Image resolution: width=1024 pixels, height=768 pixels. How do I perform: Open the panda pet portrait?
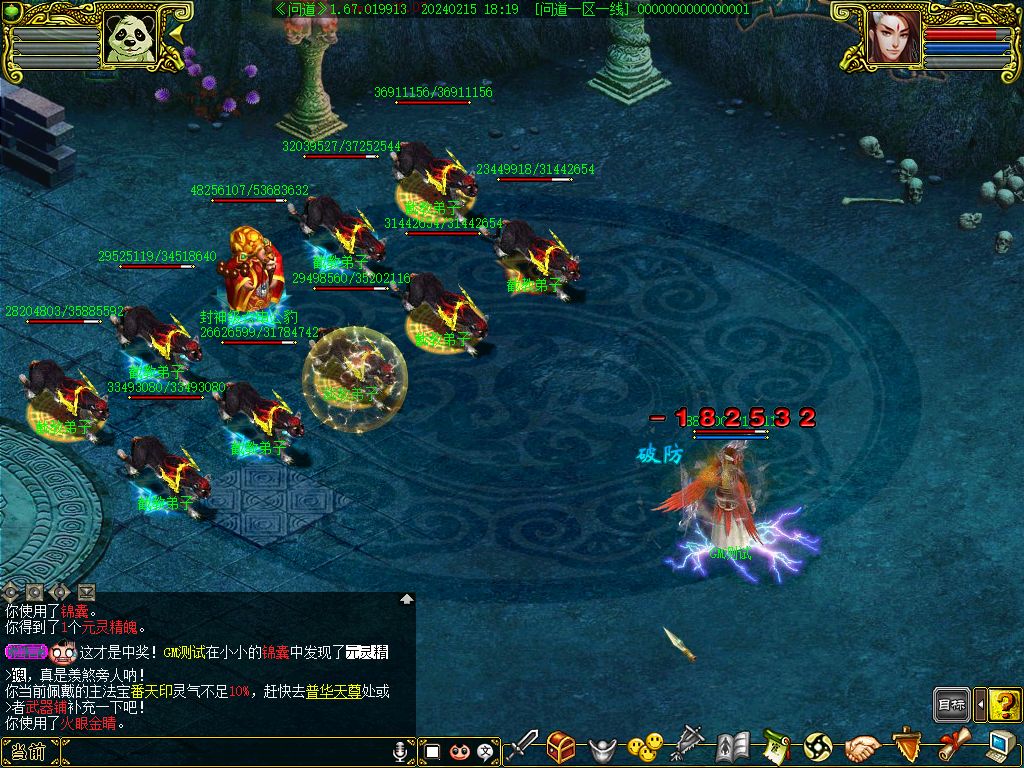(x=131, y=39)
